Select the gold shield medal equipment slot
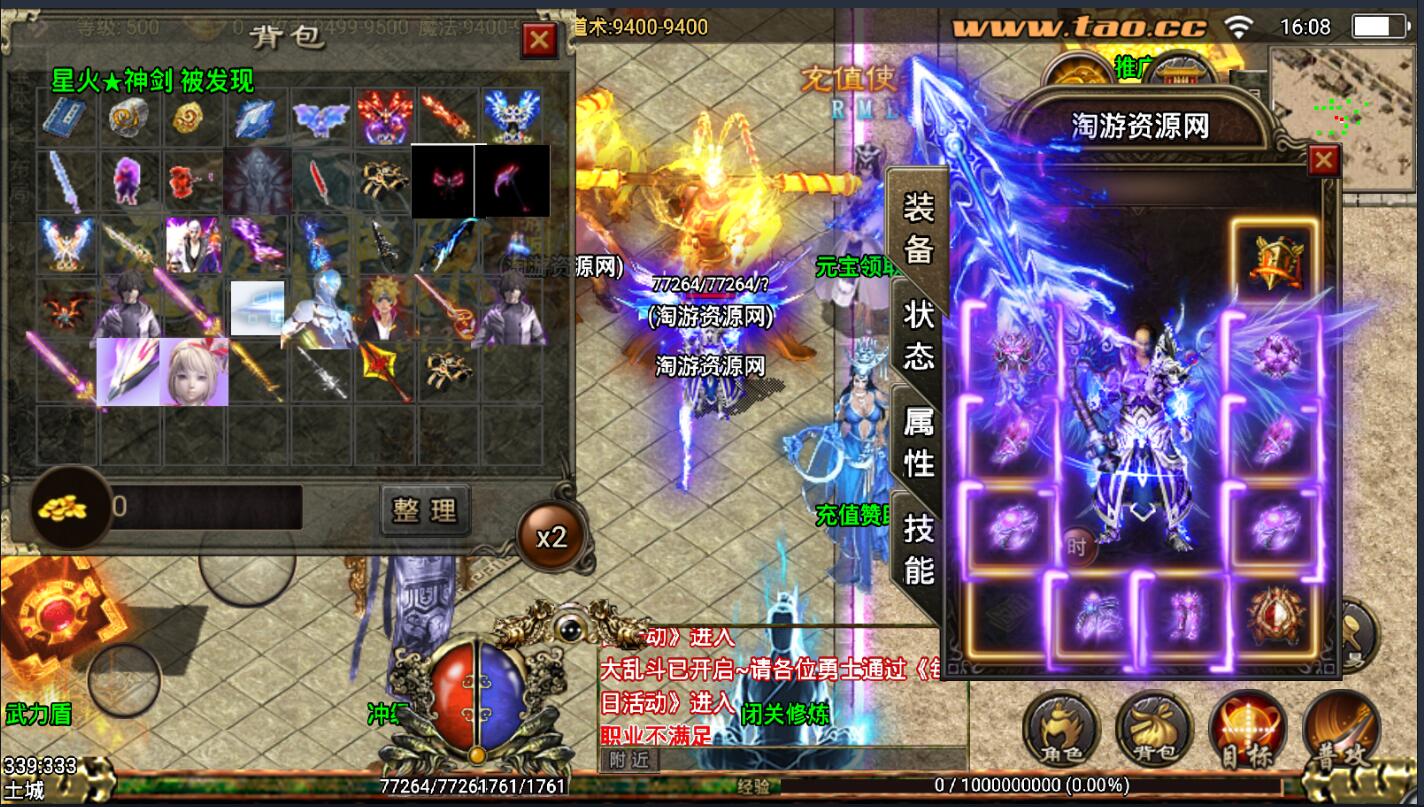This screenshot has height=807, width=1424. tap(1274, 259)
